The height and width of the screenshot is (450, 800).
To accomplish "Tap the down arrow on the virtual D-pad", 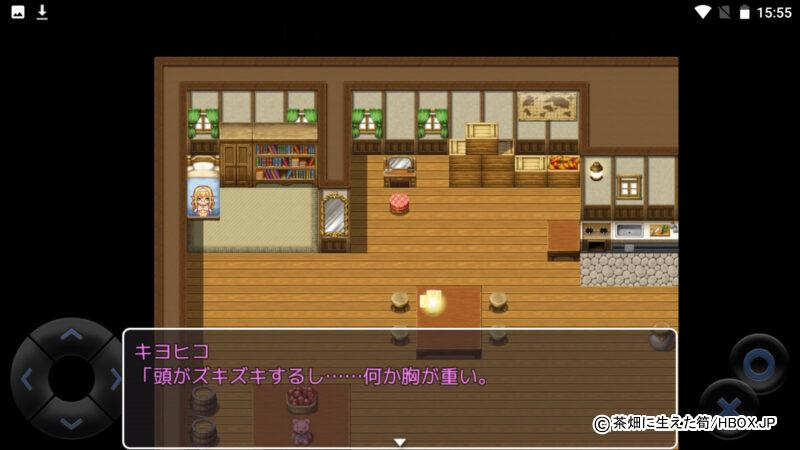I will pyautogui.click(x=69, y=421).
